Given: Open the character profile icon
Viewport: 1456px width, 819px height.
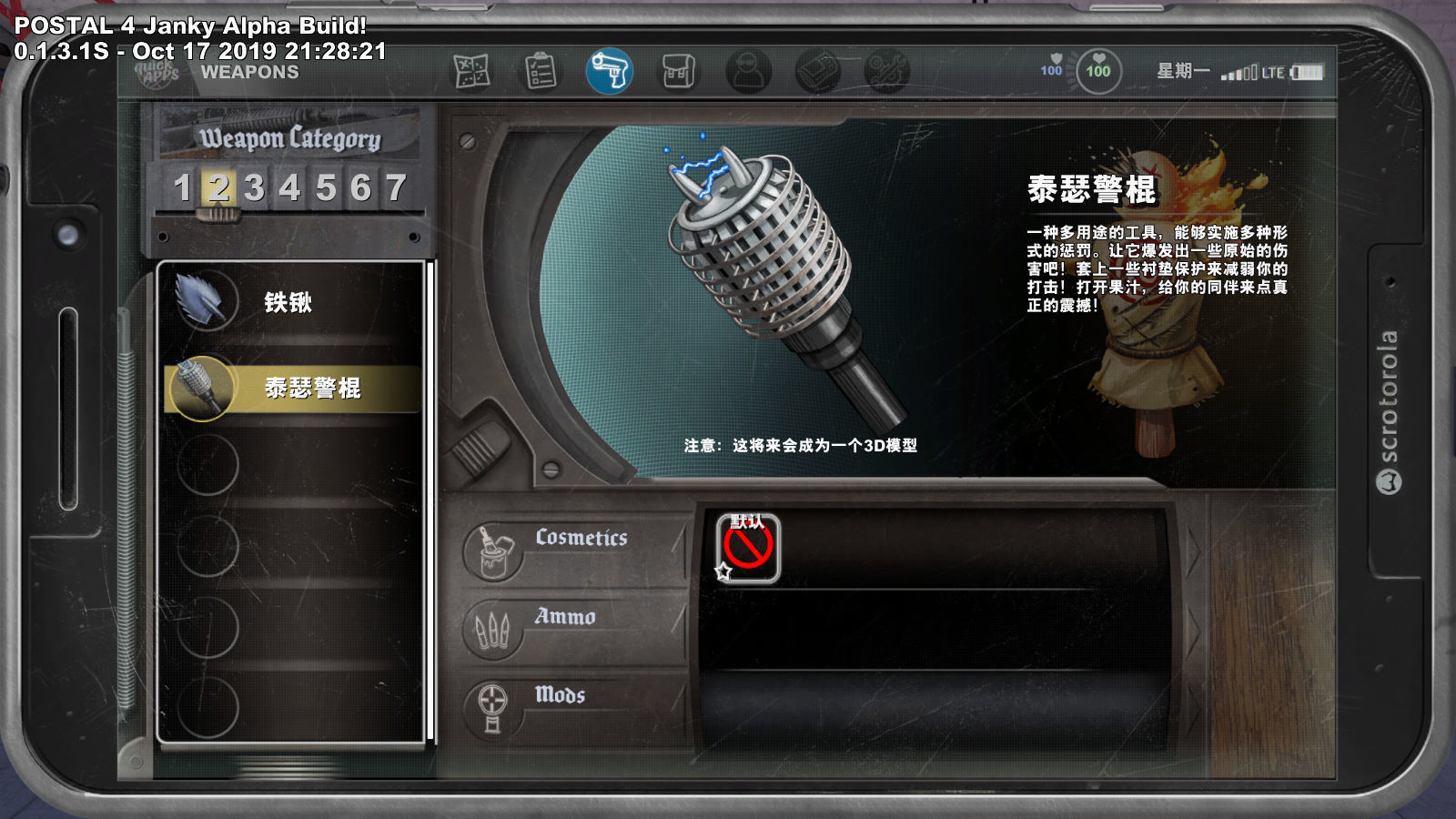Looking at the screenshot, I should (748, 71).
